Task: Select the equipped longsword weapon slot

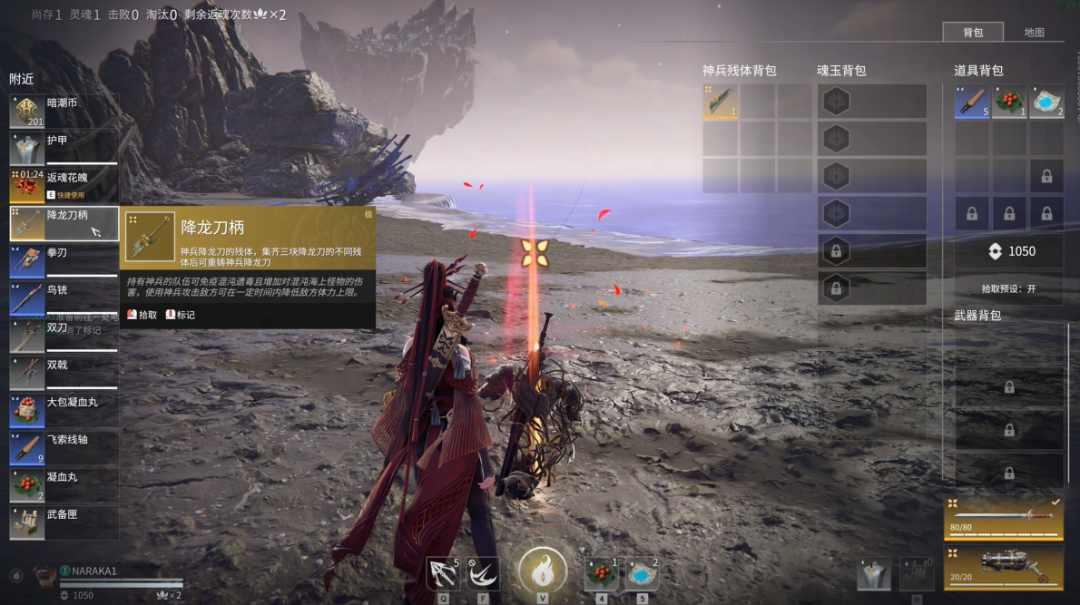Action: tap(1003, 516)
